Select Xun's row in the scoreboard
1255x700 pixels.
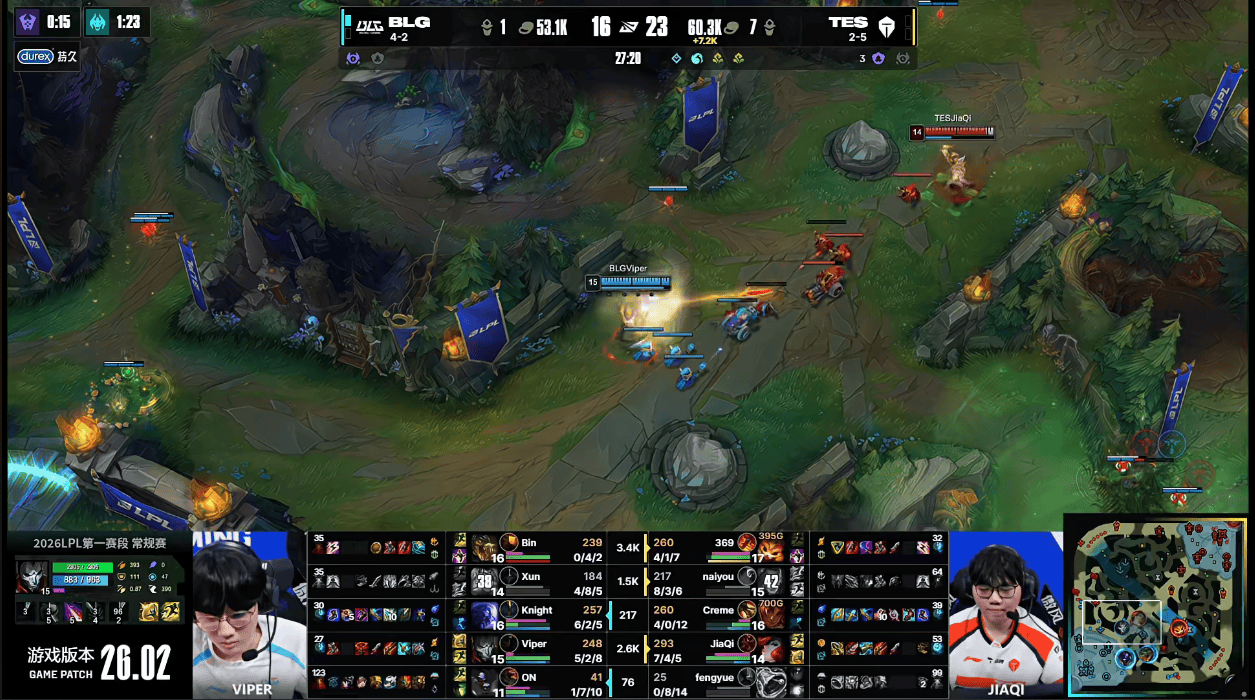pyautogui.click(x=527, y=581)
